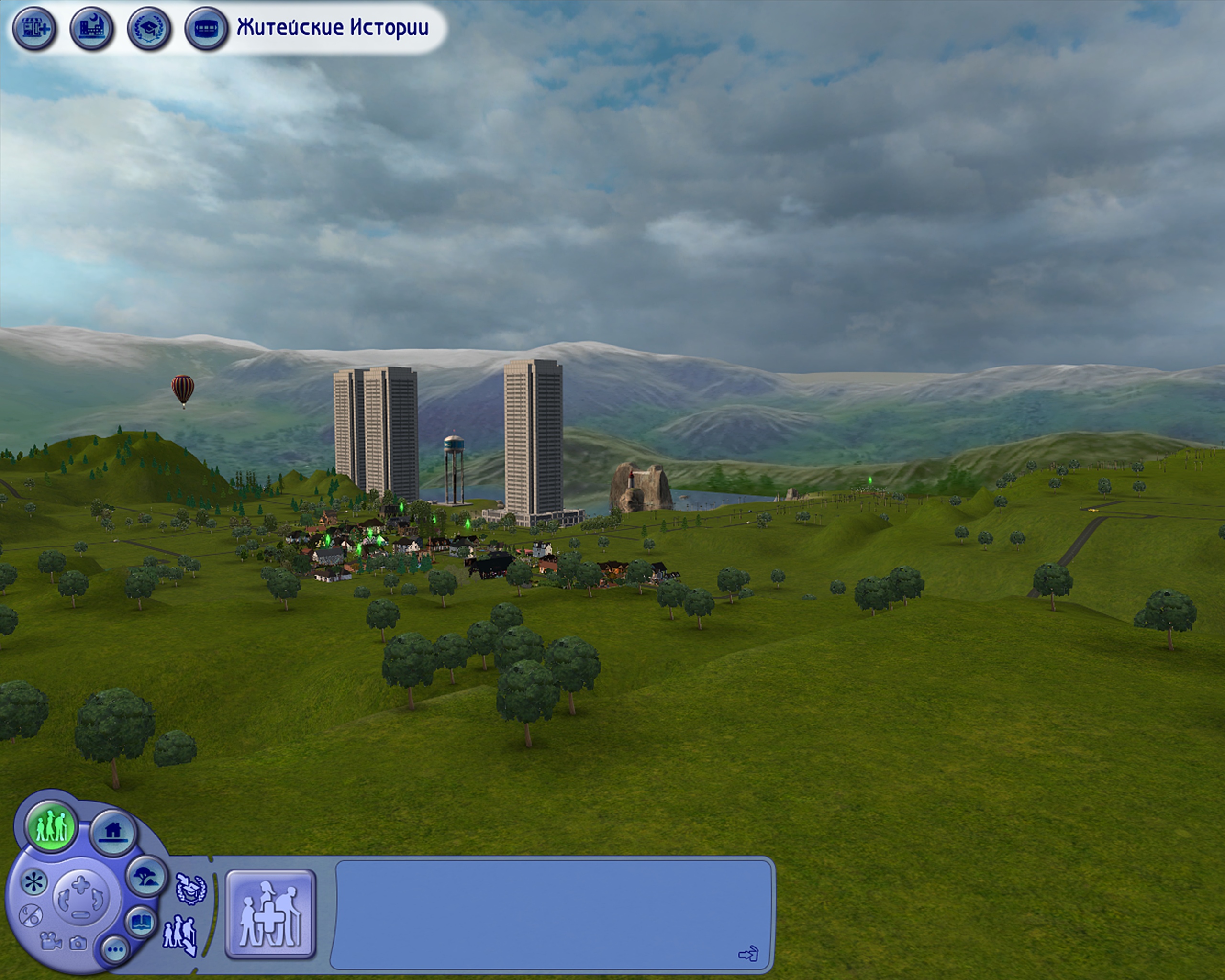
Task: Start video capture with the camcorder icon
Action: [51, 941]
